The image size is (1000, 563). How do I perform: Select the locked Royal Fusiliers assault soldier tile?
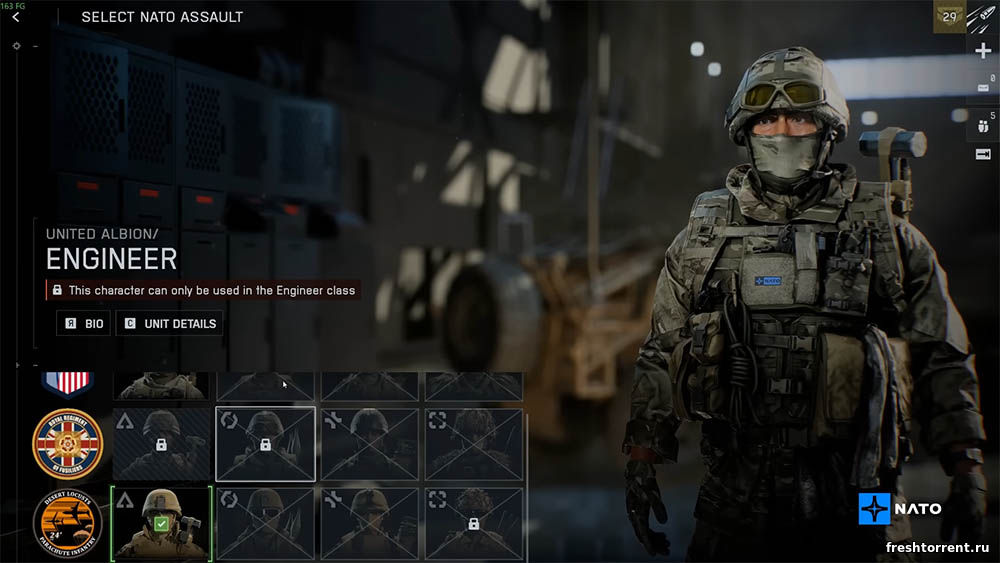[x=161, y=444]
